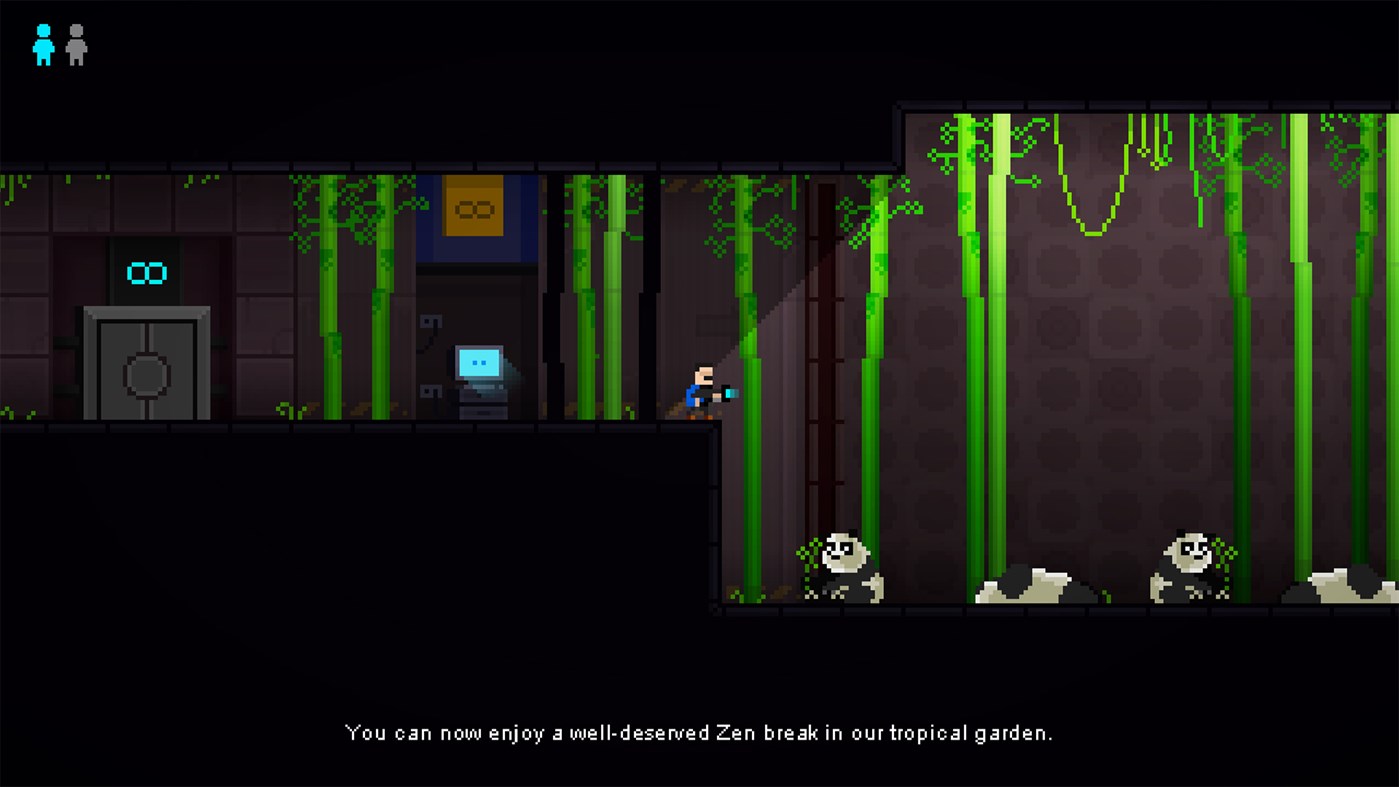Click the sleeping panda on the far right

(x=1340, y=590)
